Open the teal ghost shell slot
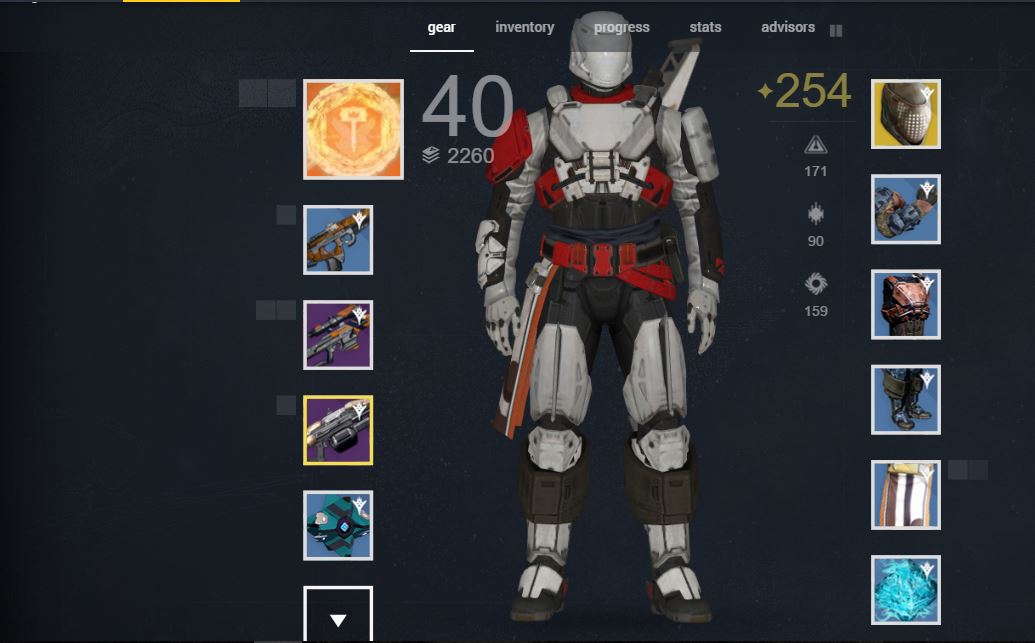Screen dimensions: 1035x643 (338, 525)
